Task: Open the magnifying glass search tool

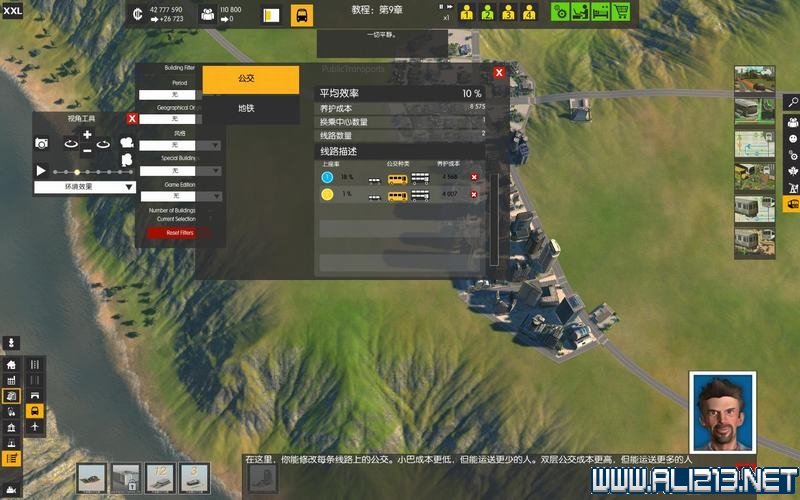Action: 791,102
